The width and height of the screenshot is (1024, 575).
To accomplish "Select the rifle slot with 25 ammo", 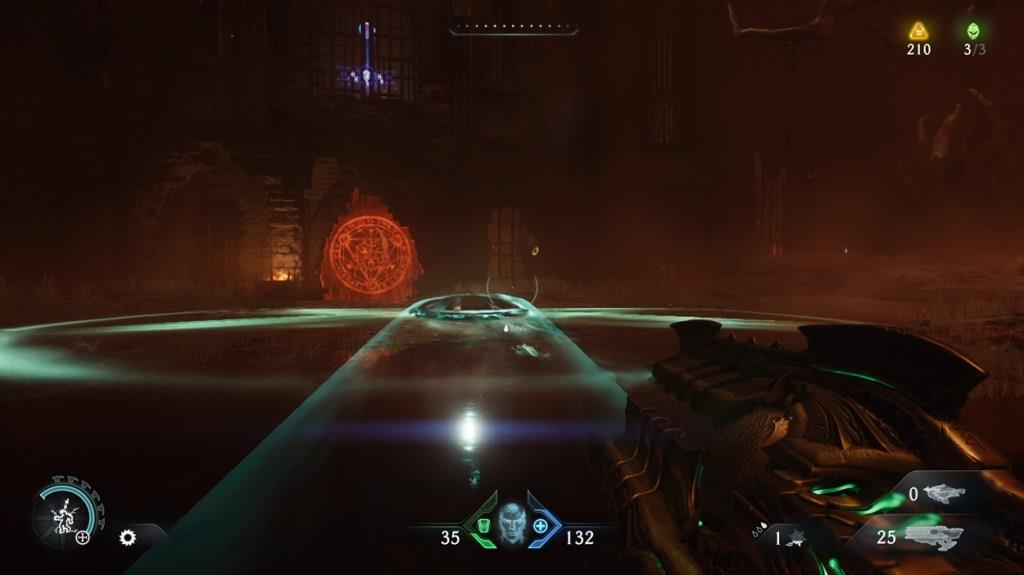I will click(x=933, y=537).
